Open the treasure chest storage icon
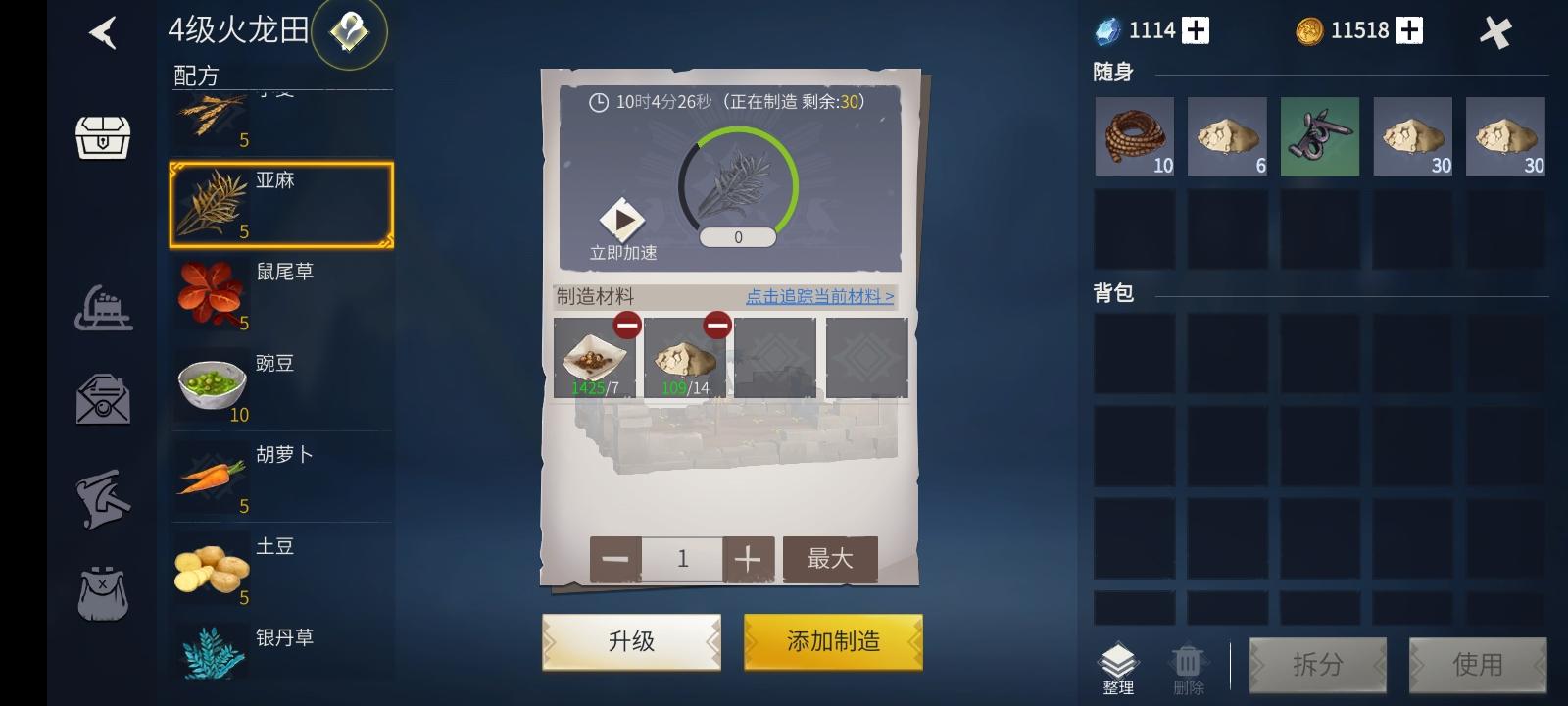The image size is (1568, 706). click(x=105, y=137)
